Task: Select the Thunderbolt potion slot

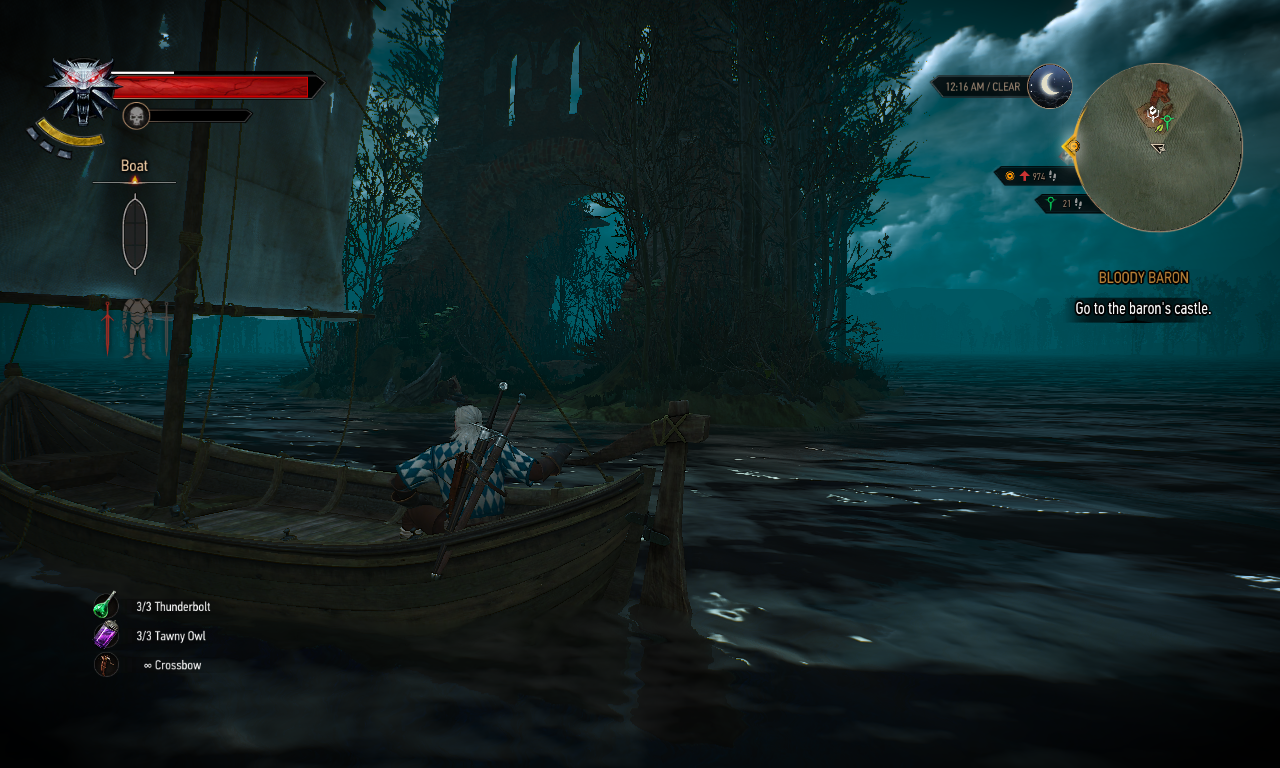Action: point(106,606)
